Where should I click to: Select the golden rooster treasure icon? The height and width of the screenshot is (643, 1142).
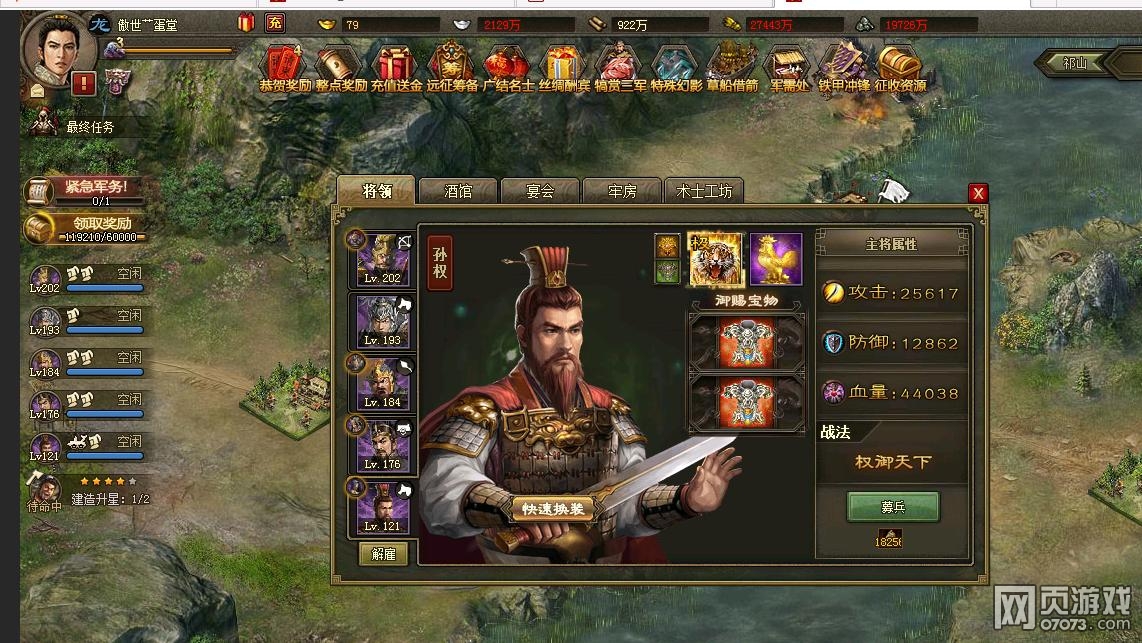tap(776, 259)
